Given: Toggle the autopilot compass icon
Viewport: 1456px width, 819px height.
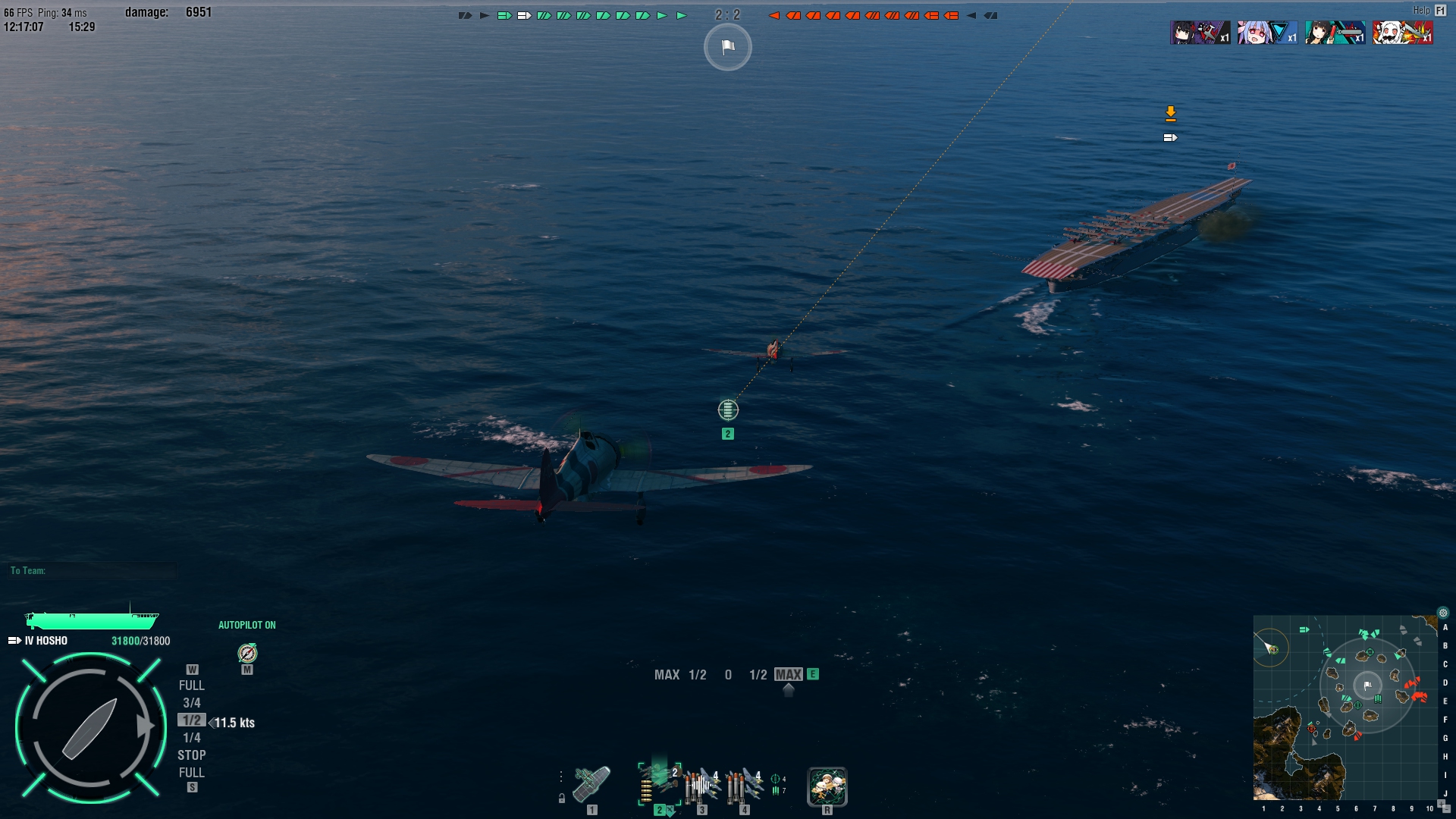Looking at the screenshot, I should point(247,653).
